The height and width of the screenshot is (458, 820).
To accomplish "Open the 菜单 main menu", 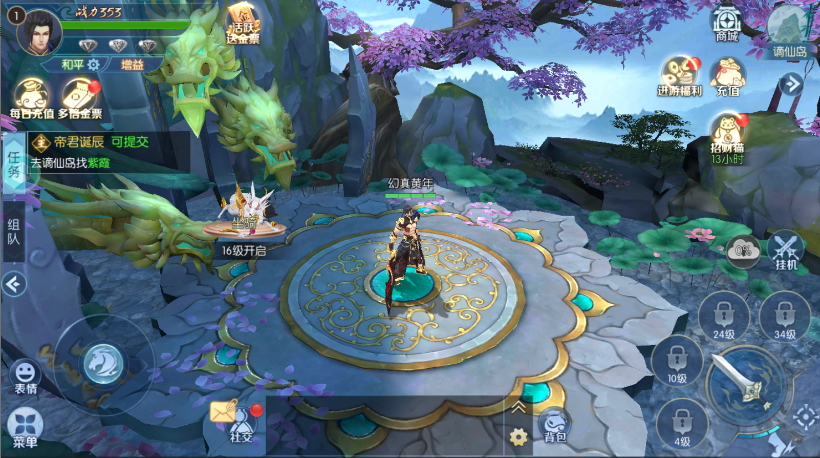I will [24, 428].
